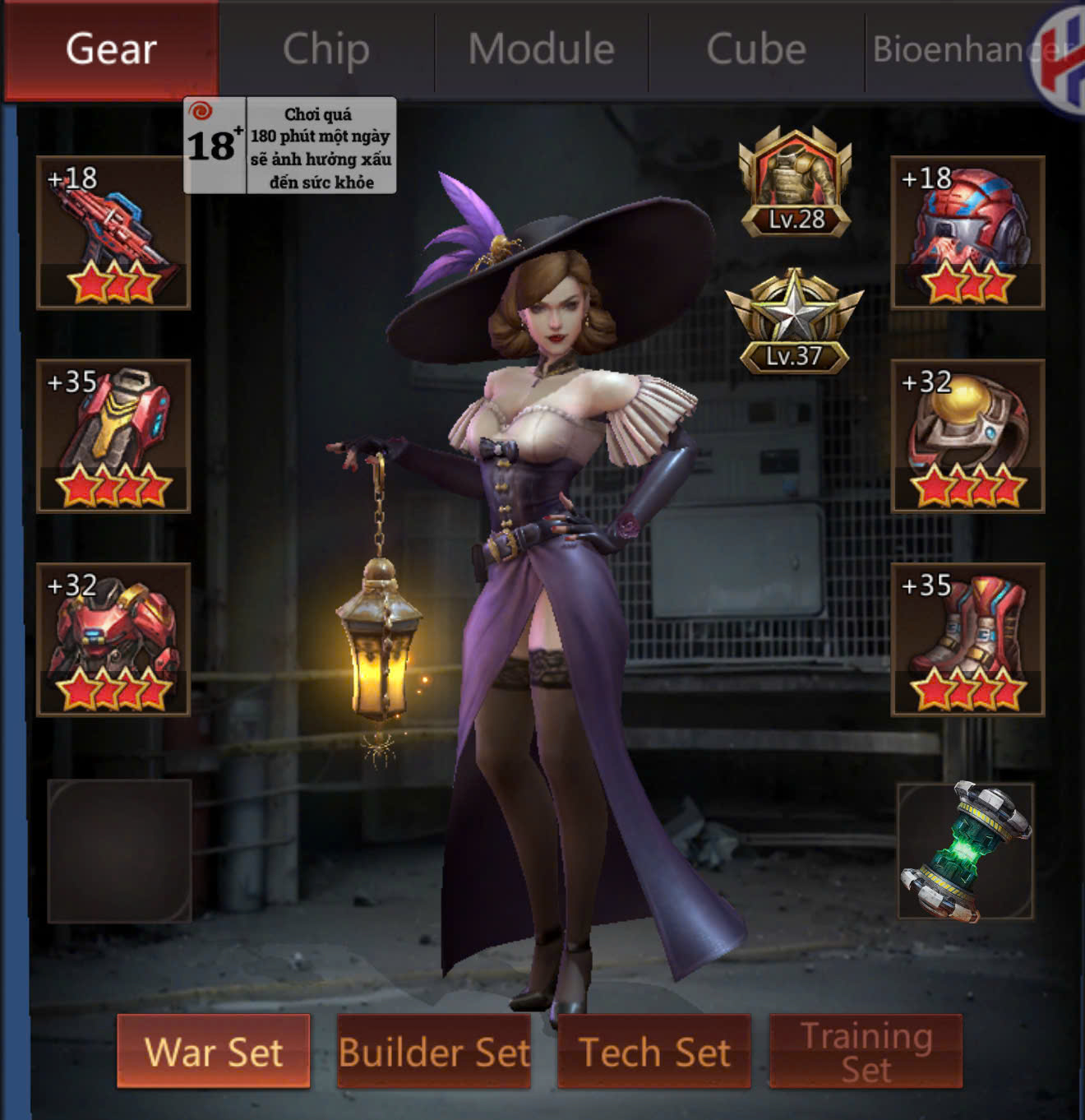This screenshot has width=1085, height=1120.
Task: Inspect the +32 gold orb ring slot
Action: [967, 436]
